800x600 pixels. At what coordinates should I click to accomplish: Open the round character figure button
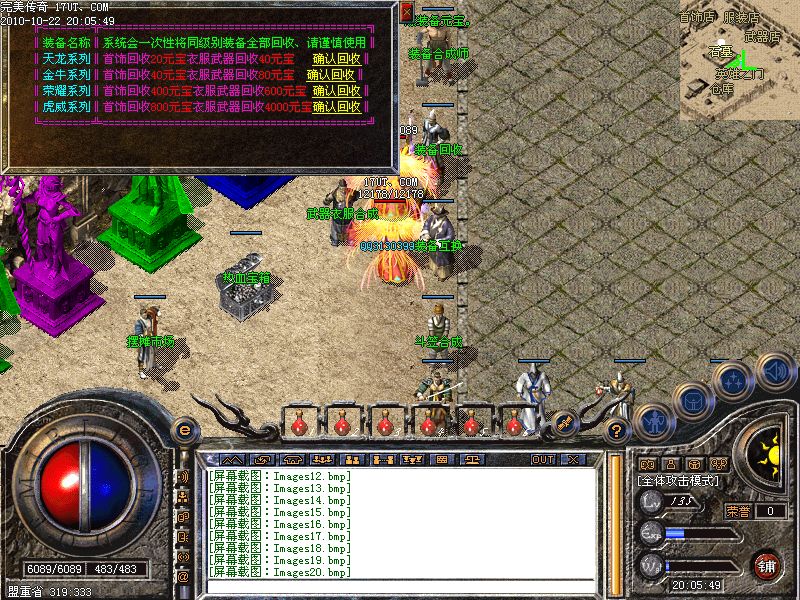click(x=652, y=421)
